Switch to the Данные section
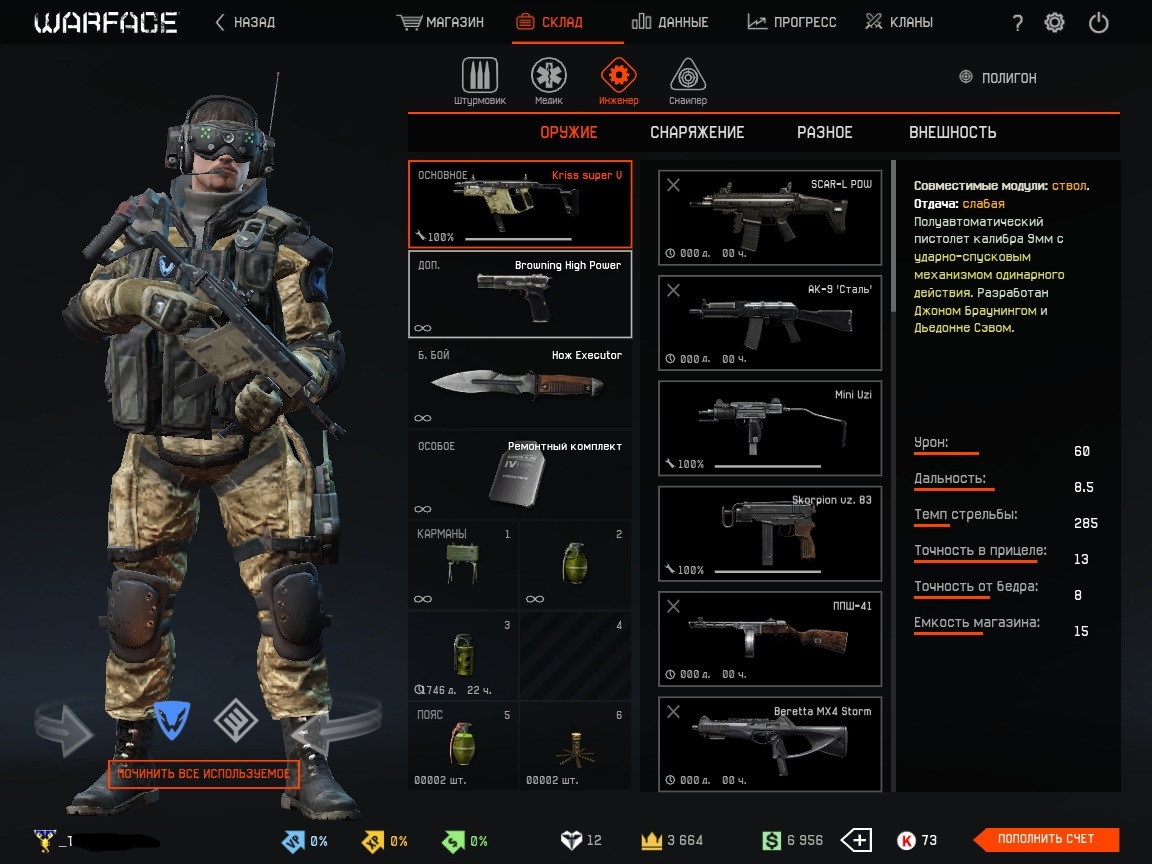 click(x=670, y=22)
